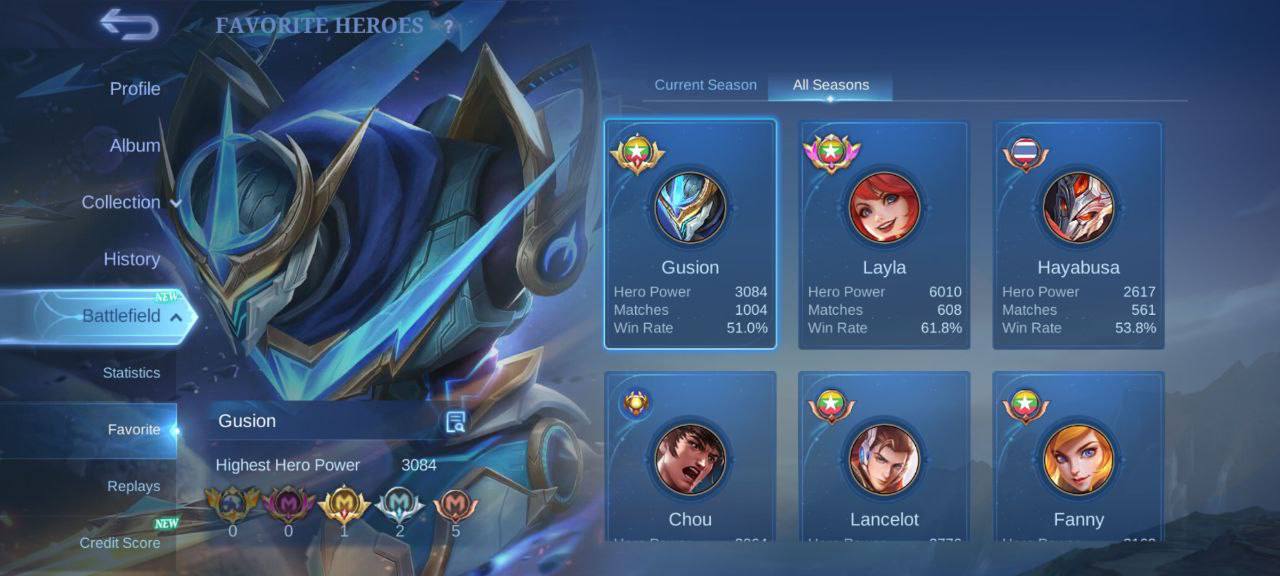Open the Album section
This screenshot has height=576, width=1280.
coord(135,146)
